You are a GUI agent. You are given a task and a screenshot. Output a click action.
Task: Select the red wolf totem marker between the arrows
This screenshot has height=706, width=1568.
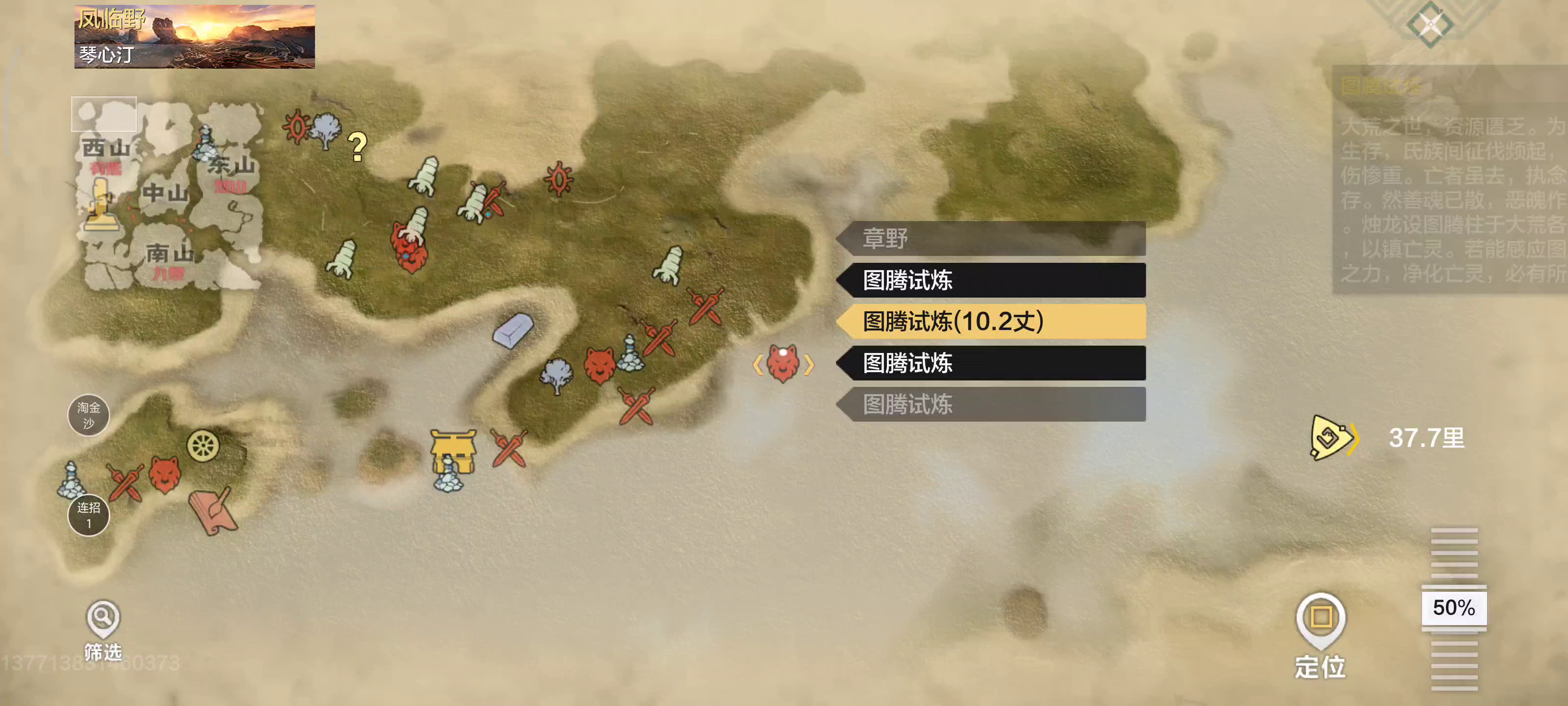(784, 365)
